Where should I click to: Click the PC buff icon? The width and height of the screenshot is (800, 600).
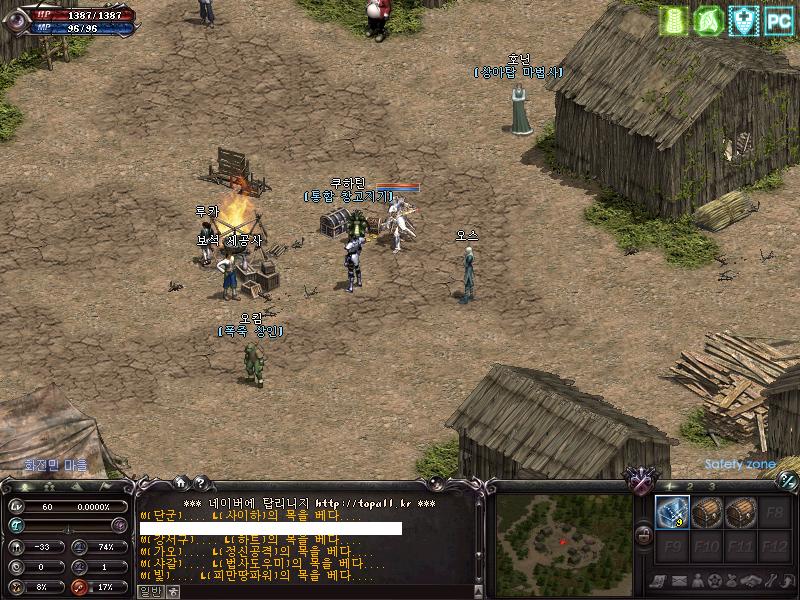778,20
